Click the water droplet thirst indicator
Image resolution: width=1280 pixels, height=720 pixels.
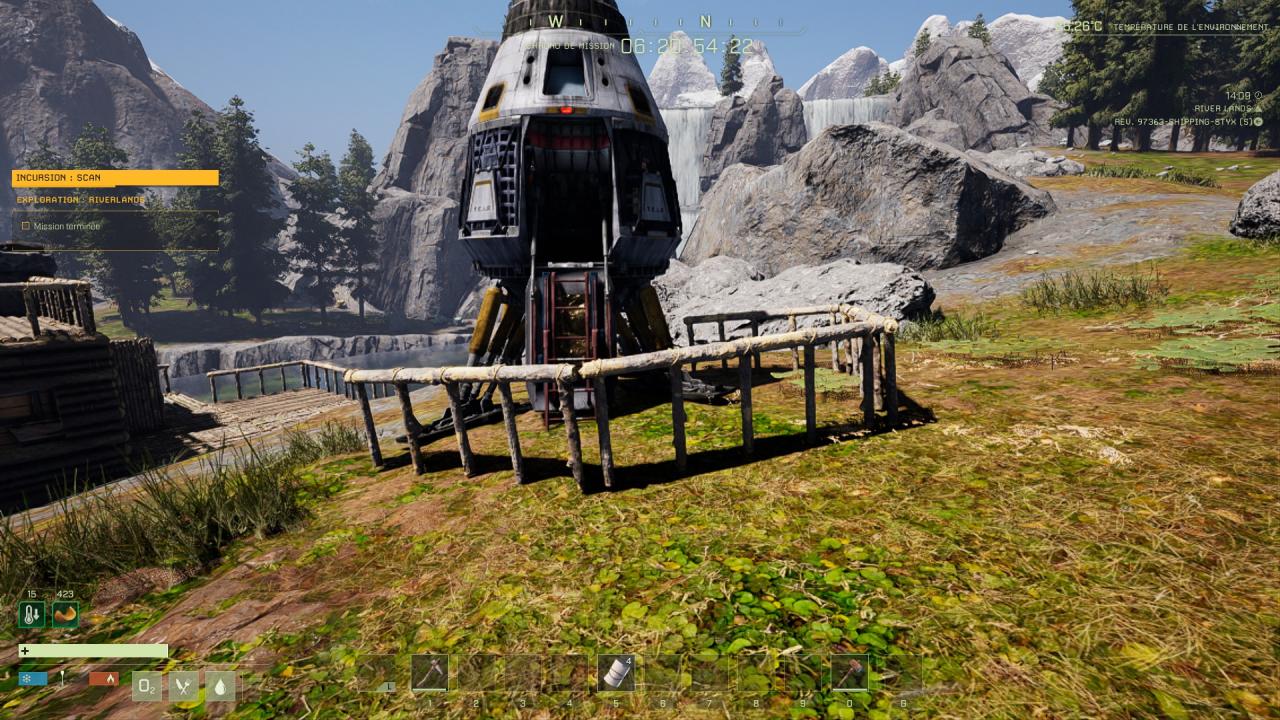click(220, 685)
